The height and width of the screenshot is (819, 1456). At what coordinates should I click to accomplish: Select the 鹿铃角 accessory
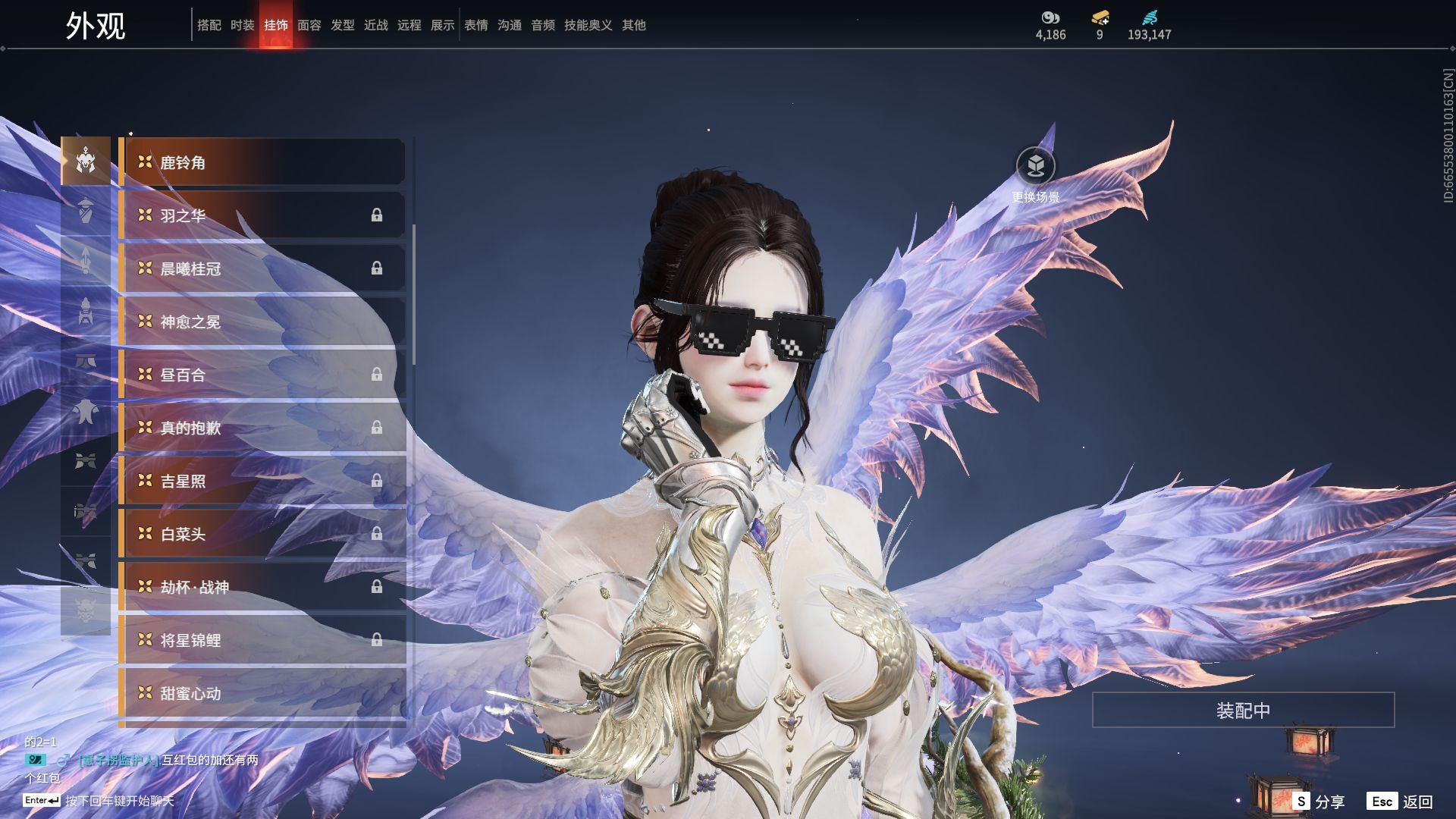point(262,162)
